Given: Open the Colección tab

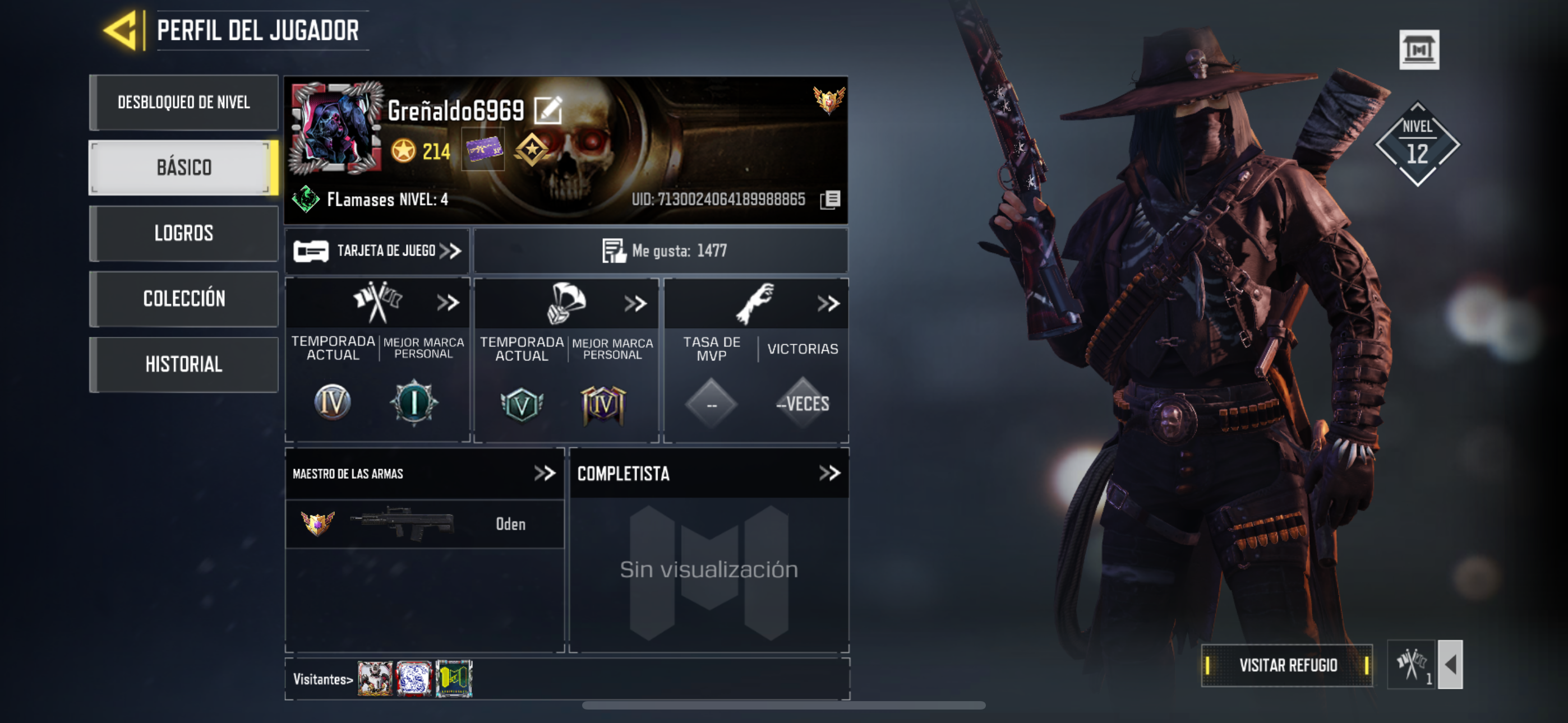Looking at the screenshot, I should (x=184, y=299).
